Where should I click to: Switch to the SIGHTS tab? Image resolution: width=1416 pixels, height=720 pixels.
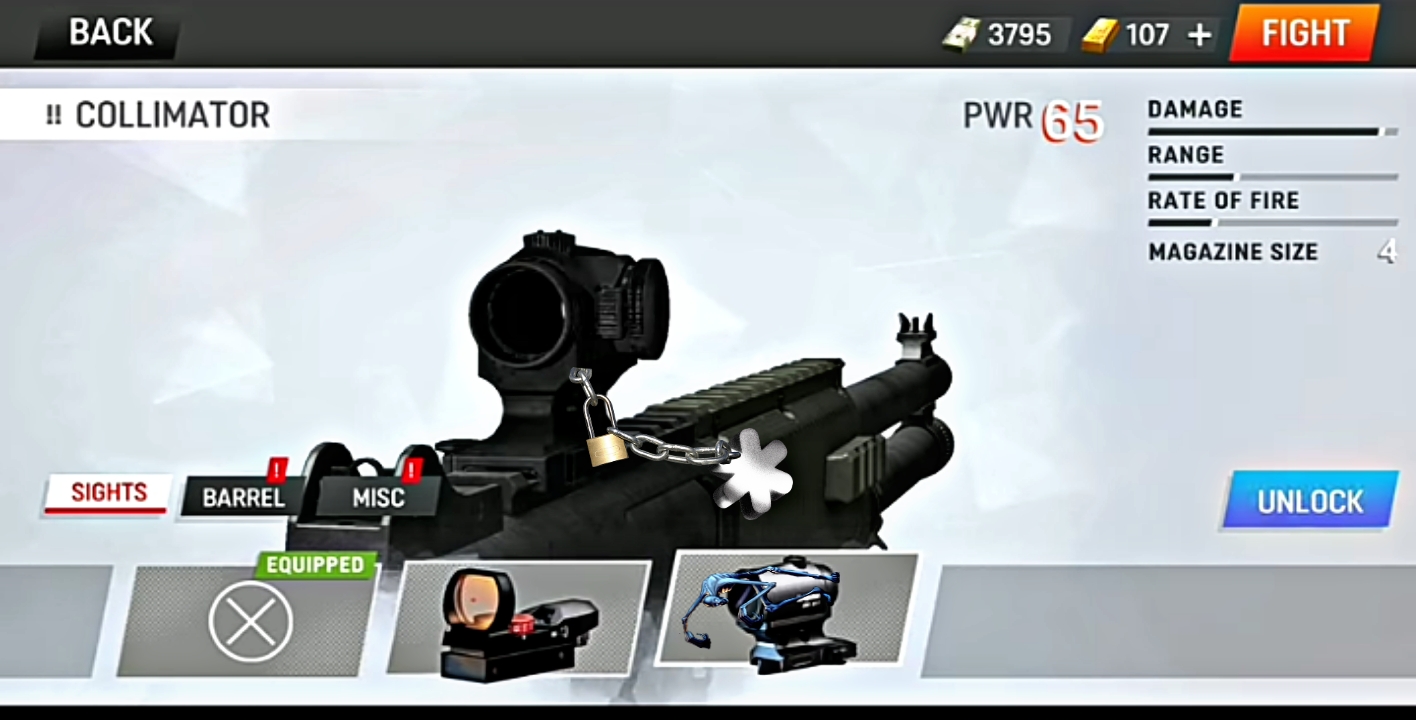108,493
